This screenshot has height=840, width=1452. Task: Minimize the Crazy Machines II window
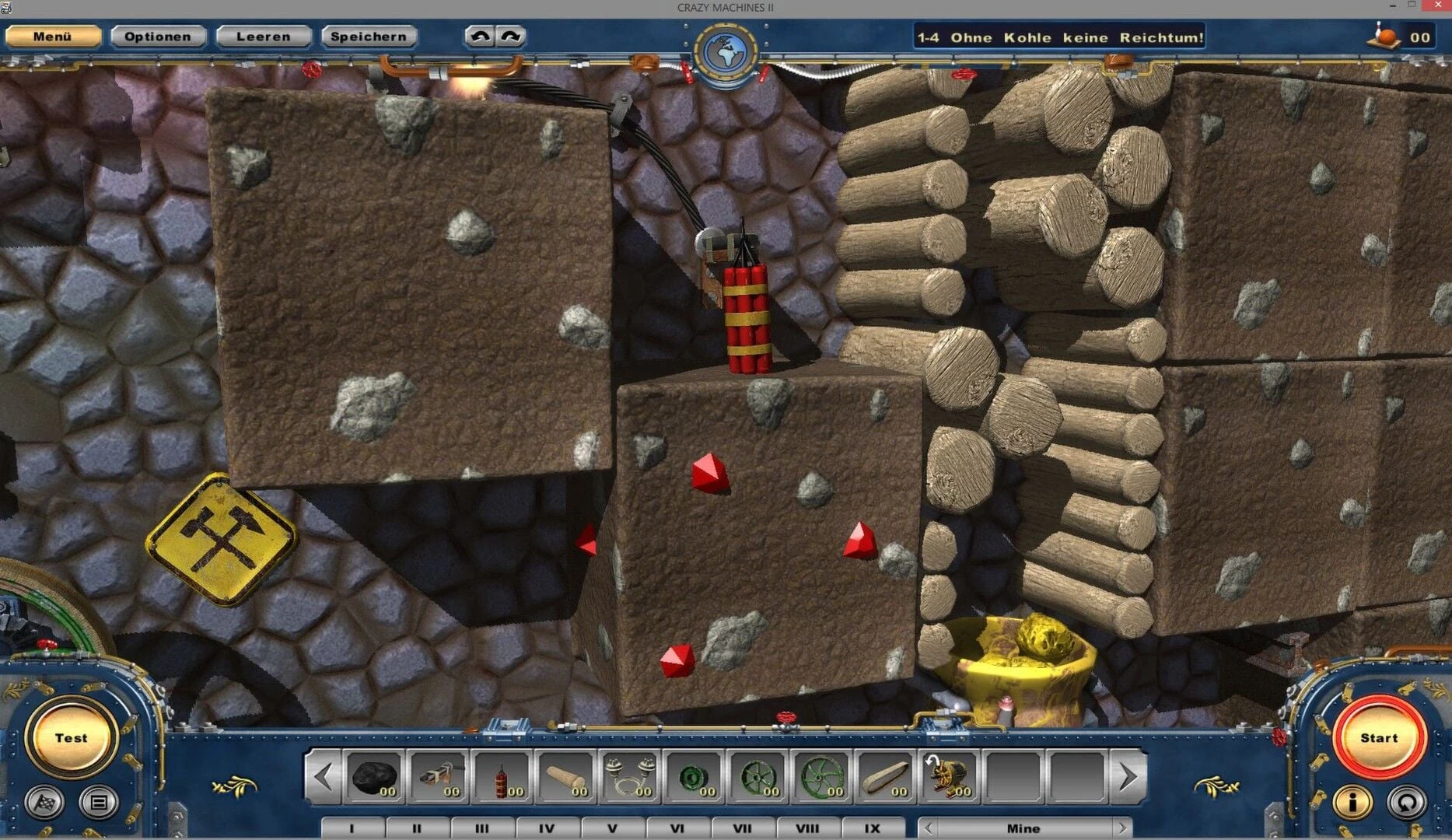tap(1392, 6)
